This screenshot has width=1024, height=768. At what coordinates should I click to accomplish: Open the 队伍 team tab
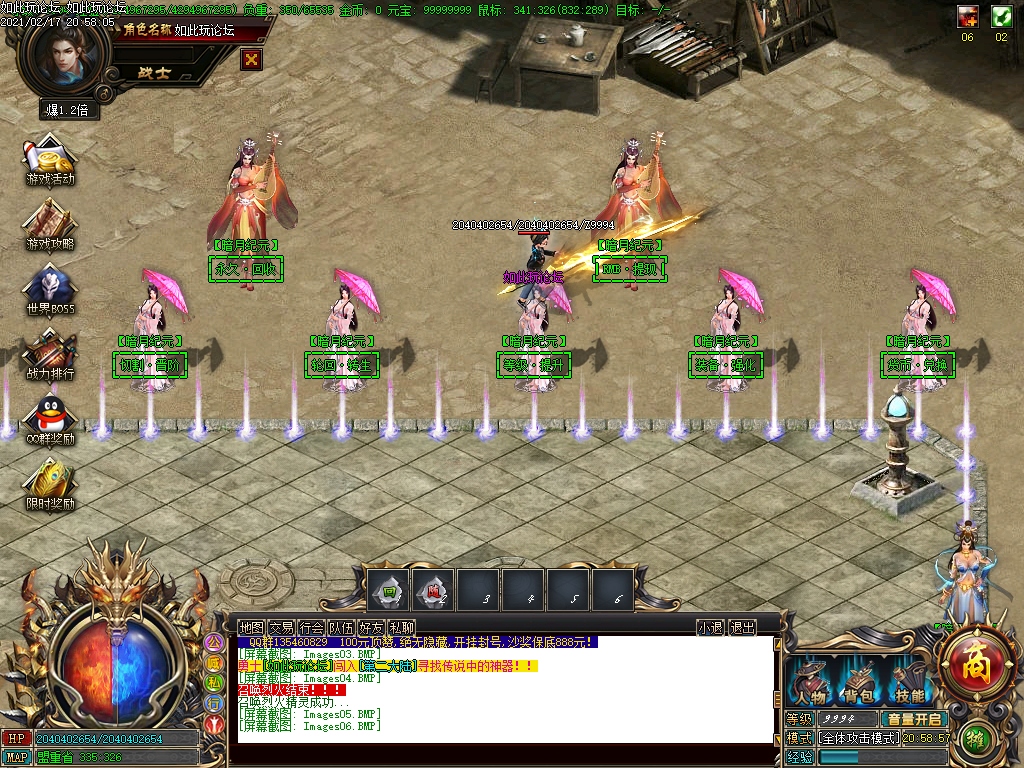click(341, 627)
